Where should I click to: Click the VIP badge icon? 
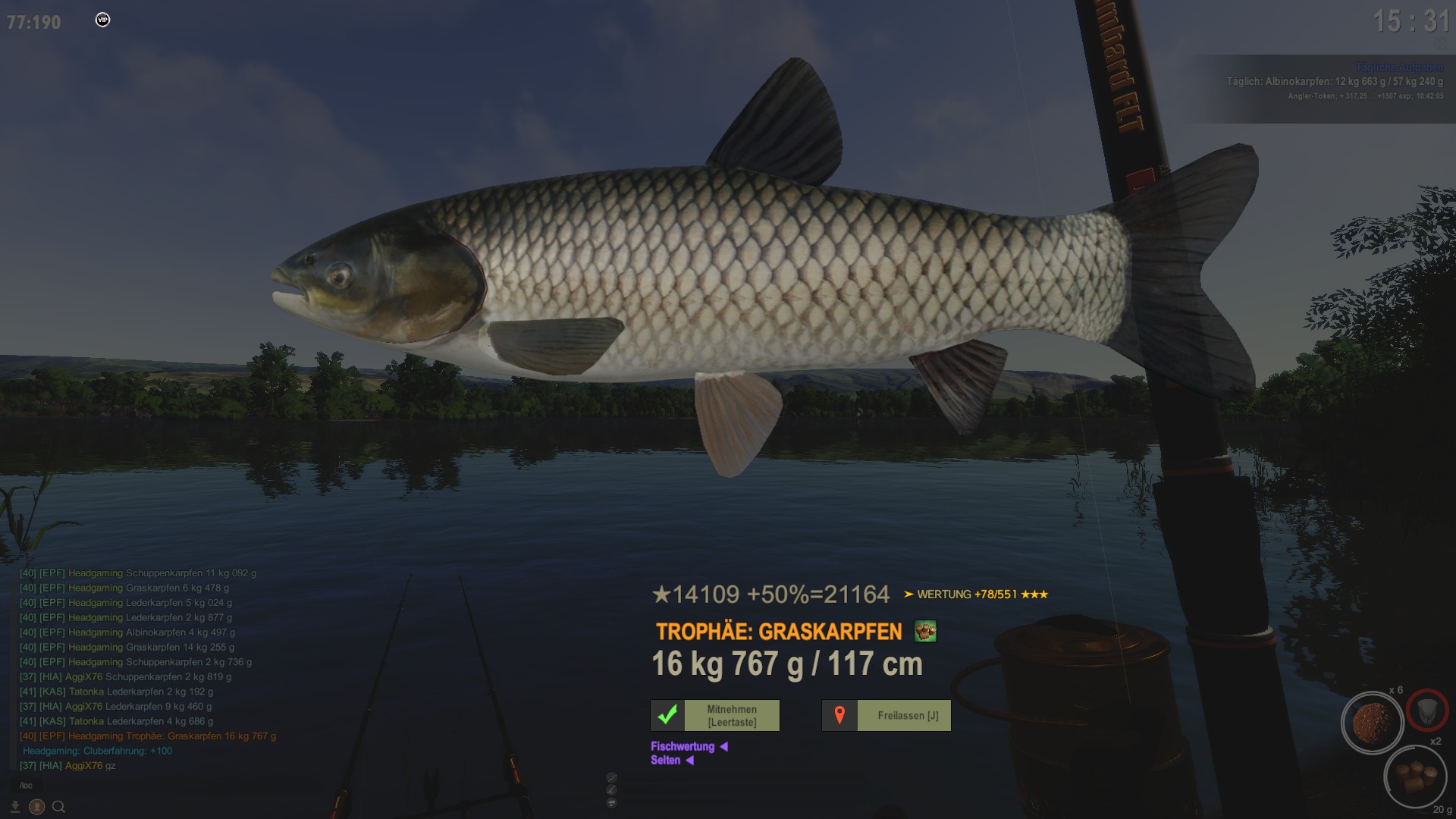click(x=102, y=20)
